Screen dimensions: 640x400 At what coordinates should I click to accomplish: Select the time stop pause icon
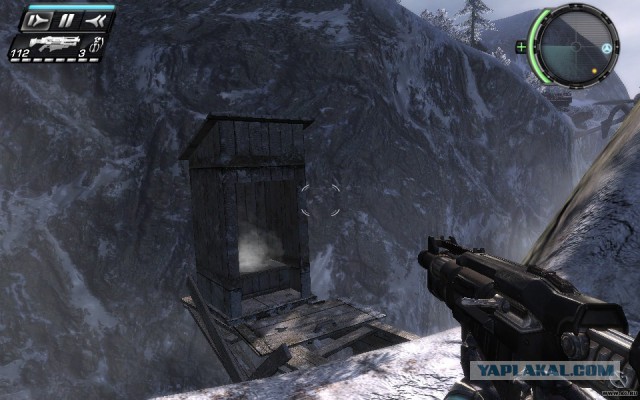click(66, 20)
